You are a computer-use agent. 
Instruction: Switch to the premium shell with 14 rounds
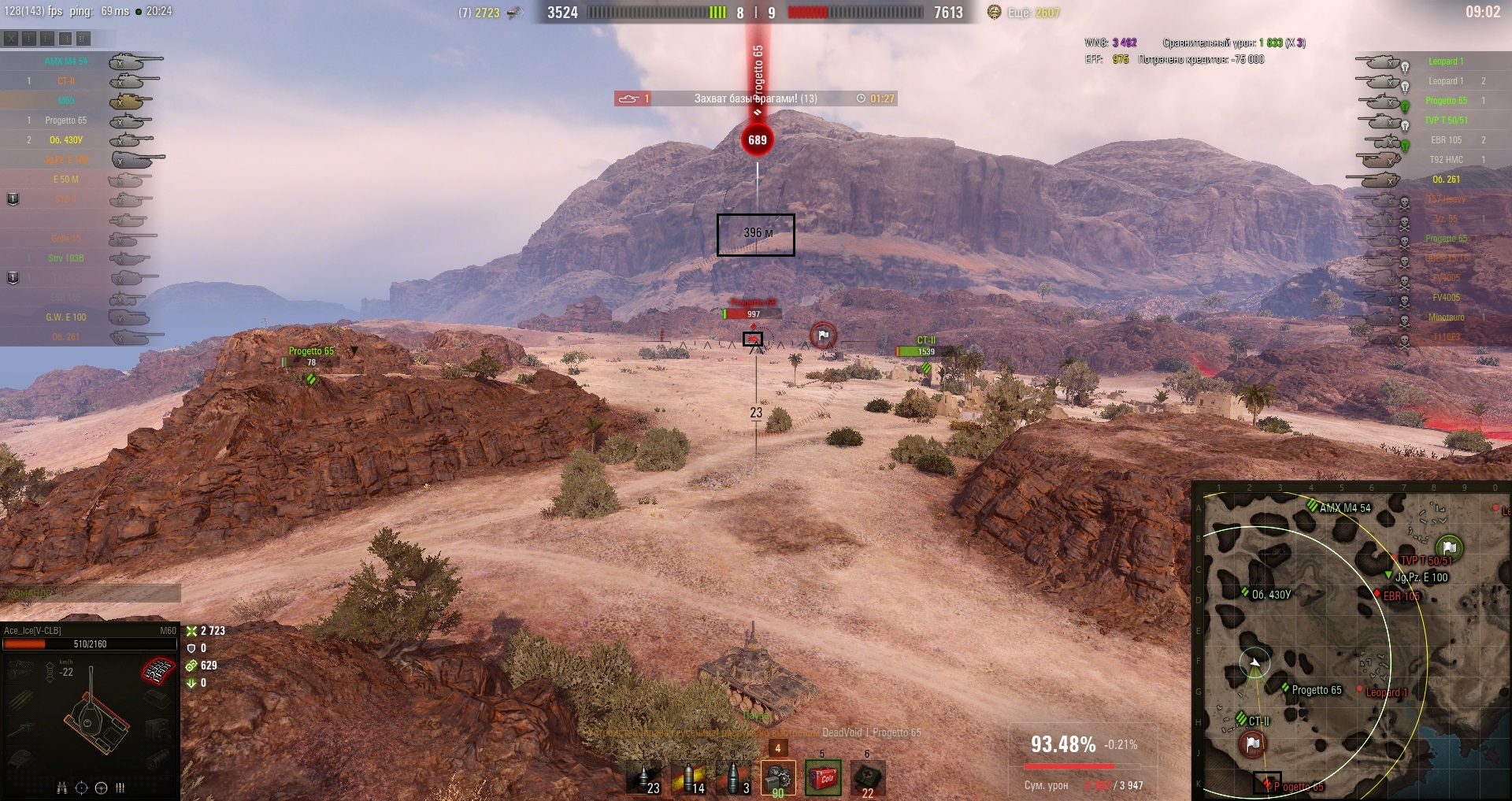(688, 778)
